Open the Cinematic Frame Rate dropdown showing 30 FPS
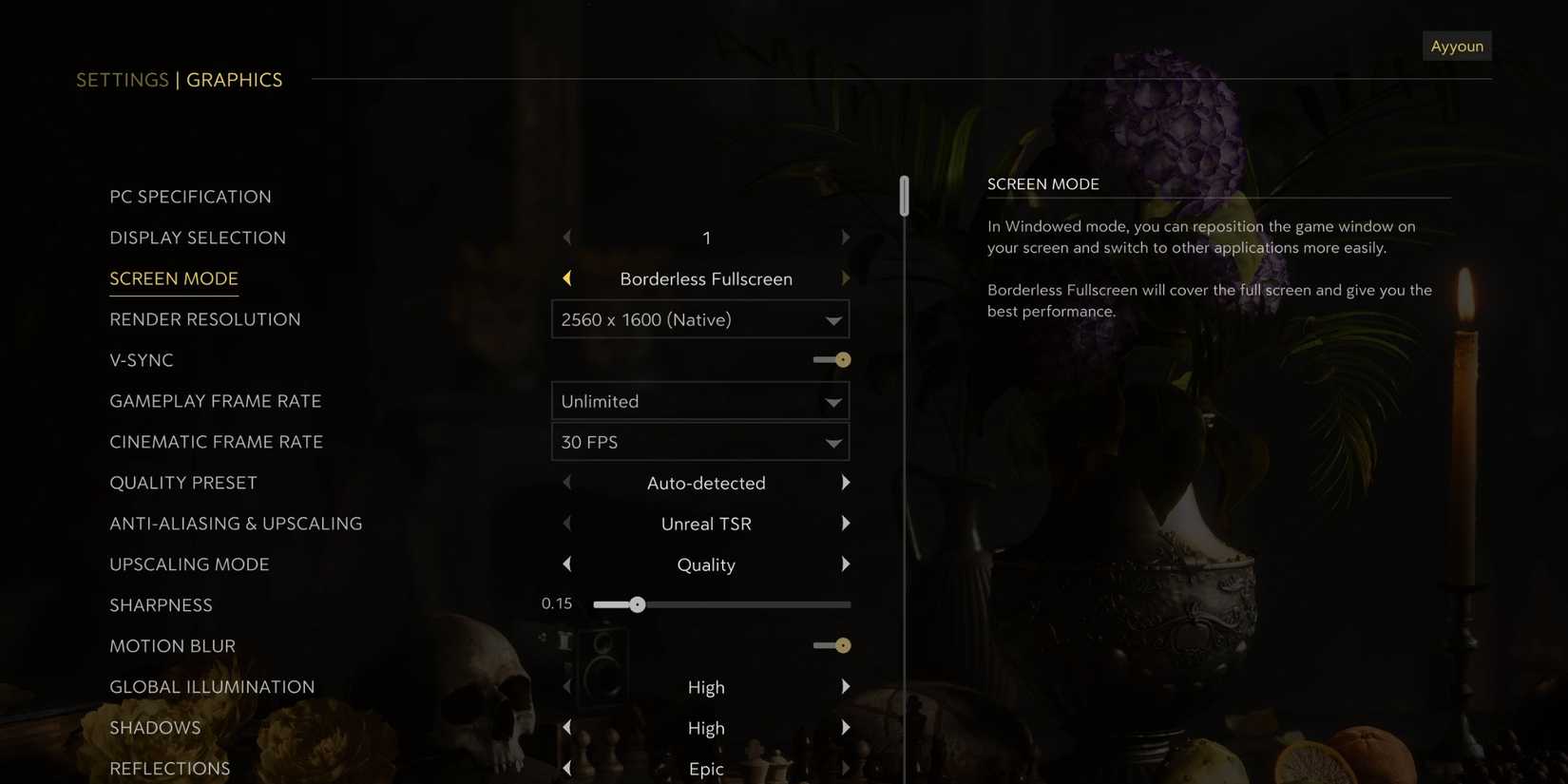 pyautogui.click(x=700, y=441)
